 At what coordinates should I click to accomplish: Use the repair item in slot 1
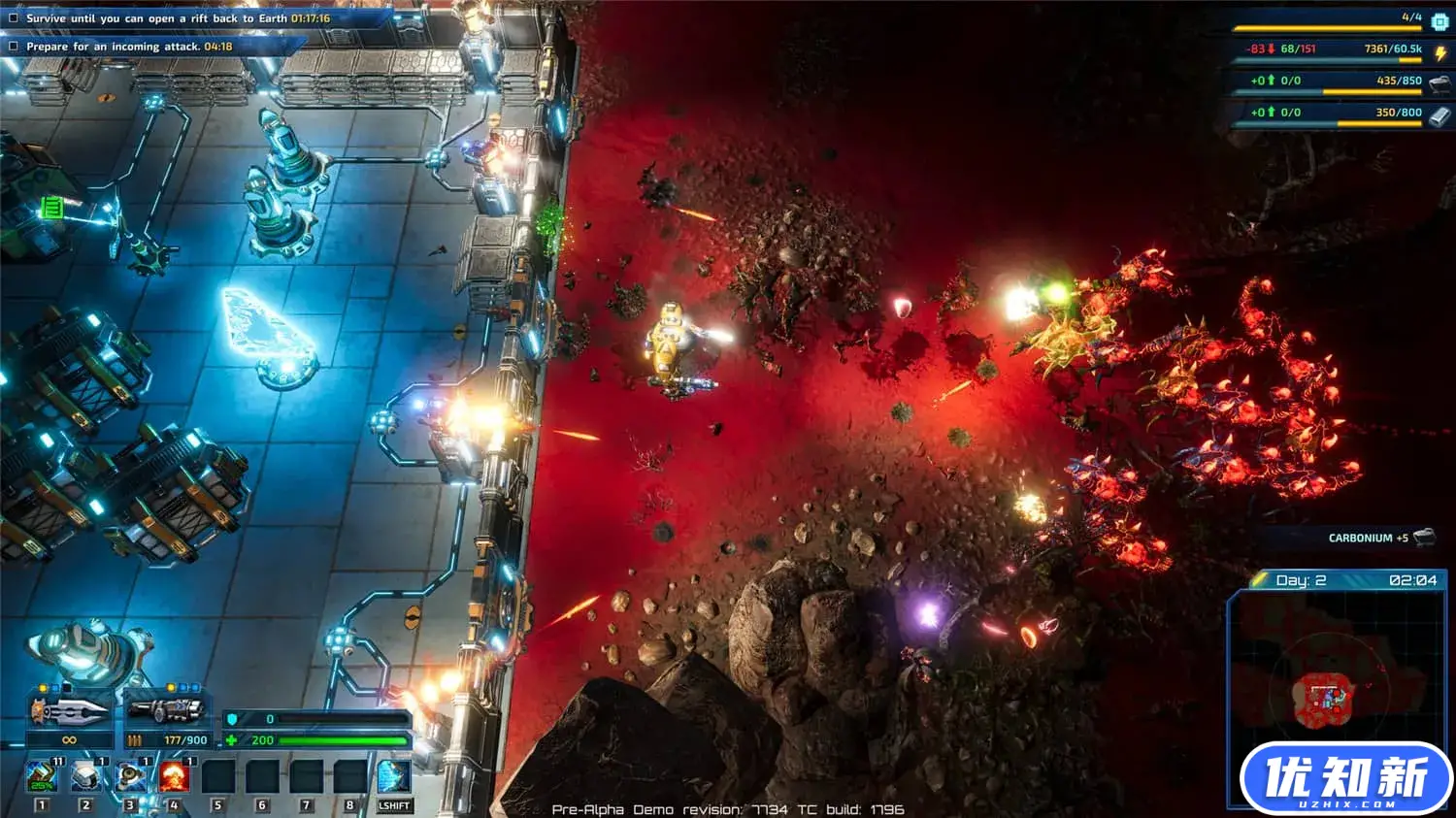41,776
